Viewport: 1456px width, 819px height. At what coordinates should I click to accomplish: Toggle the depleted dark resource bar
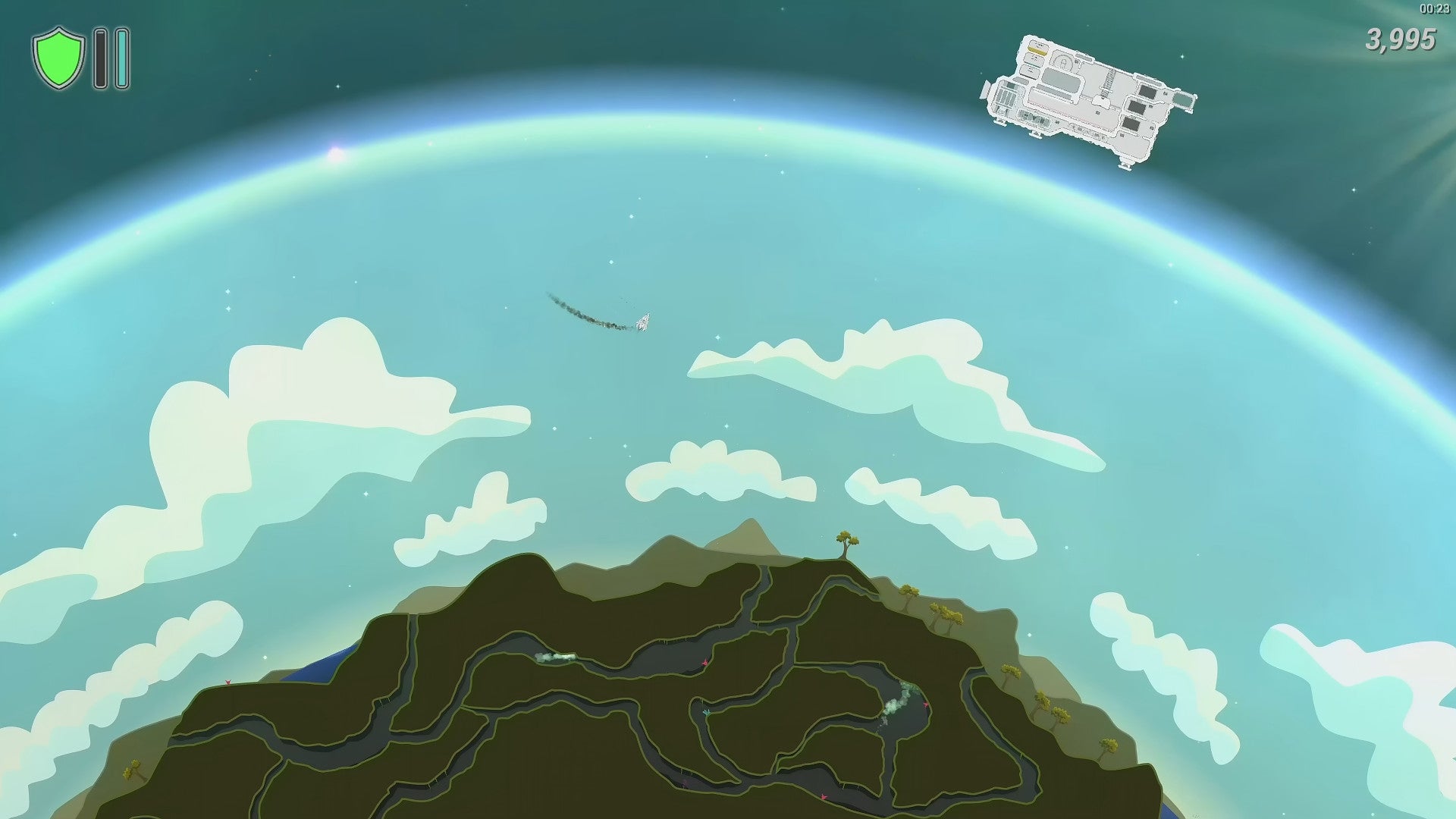100,58
